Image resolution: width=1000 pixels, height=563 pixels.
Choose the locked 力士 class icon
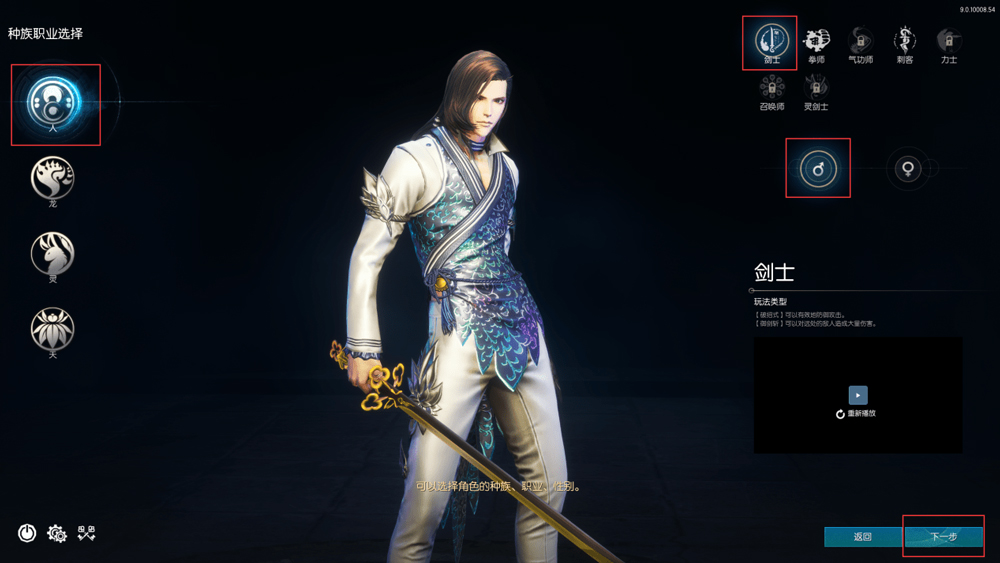click(x=948, y=41)
